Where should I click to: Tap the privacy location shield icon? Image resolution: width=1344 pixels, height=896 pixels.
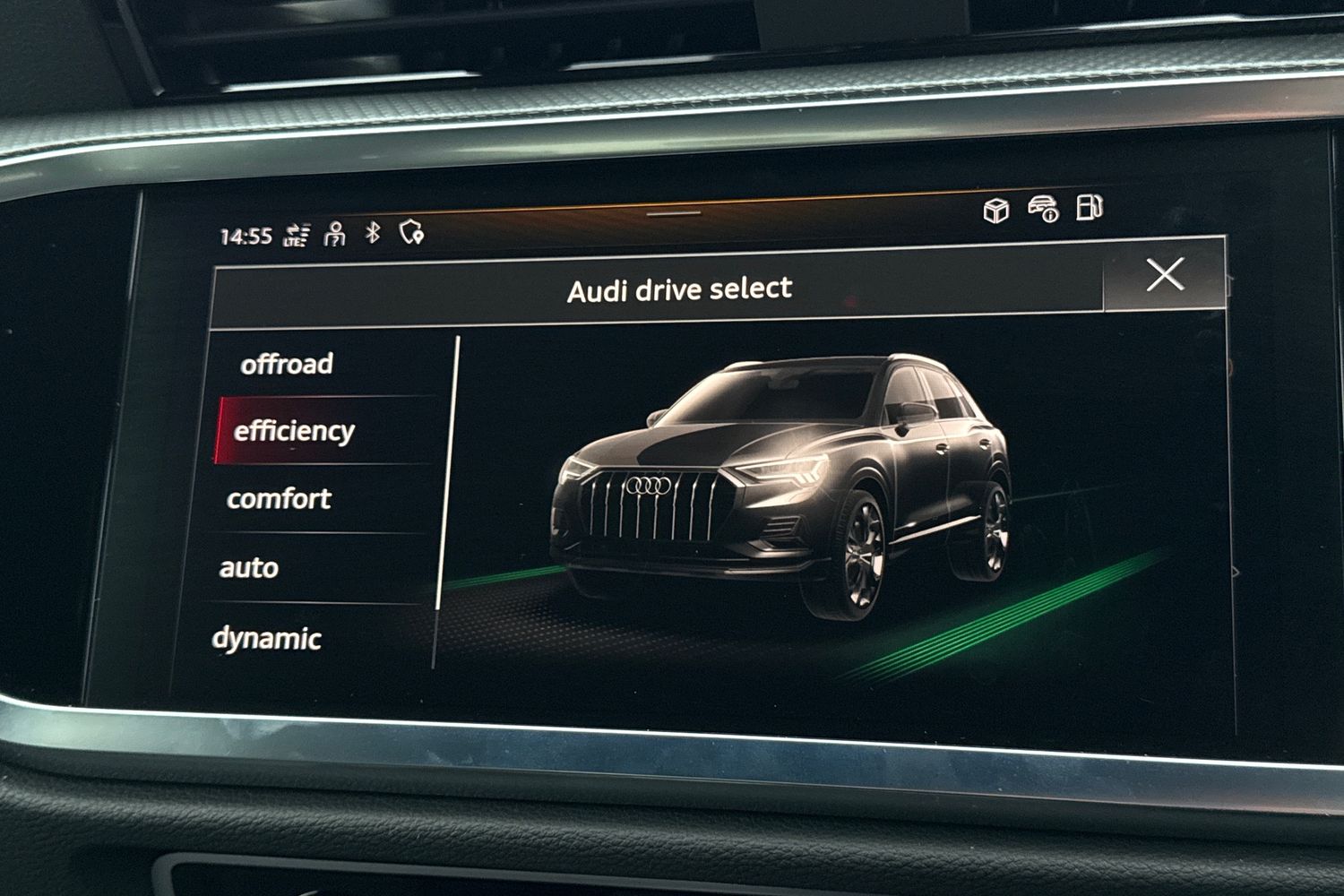410,235
